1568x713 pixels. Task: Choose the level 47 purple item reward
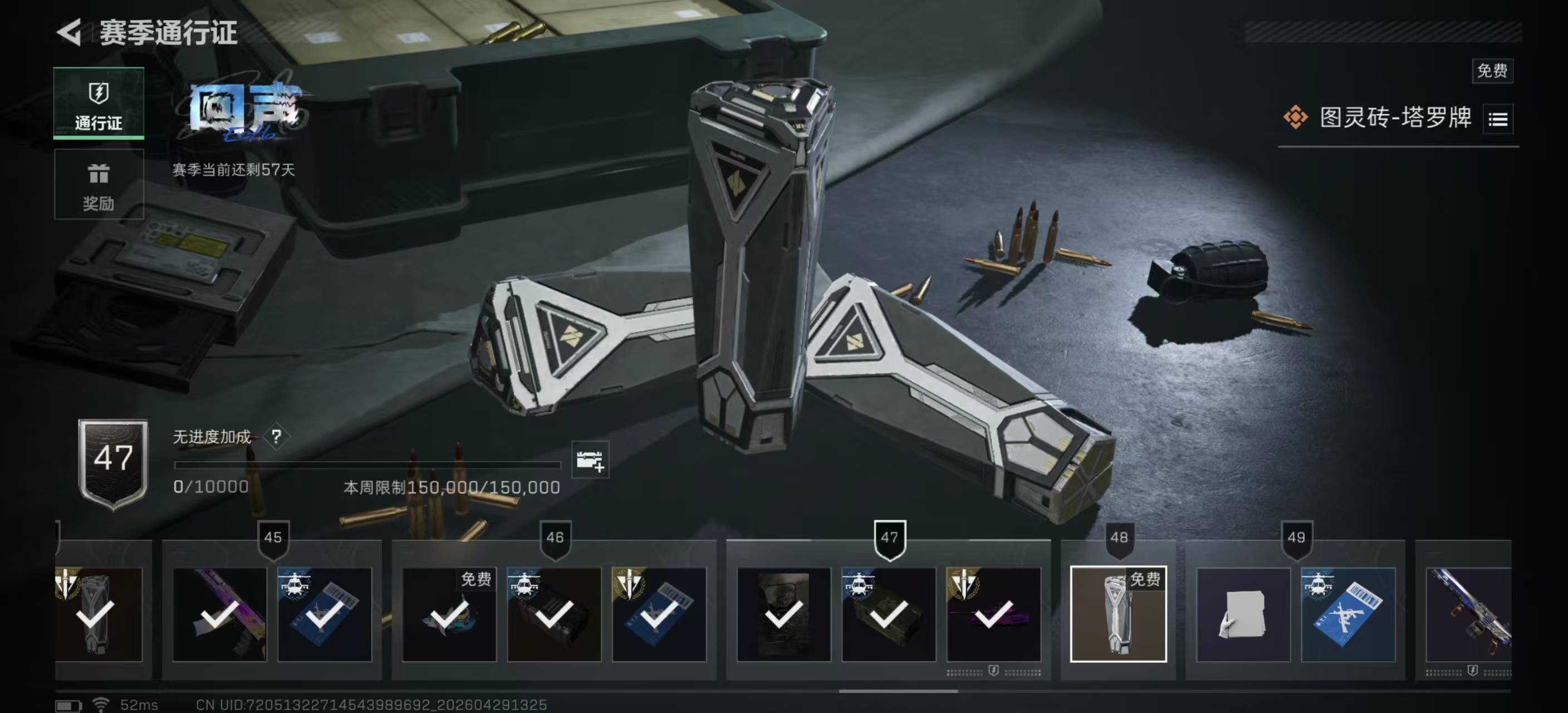click(993, 614)
